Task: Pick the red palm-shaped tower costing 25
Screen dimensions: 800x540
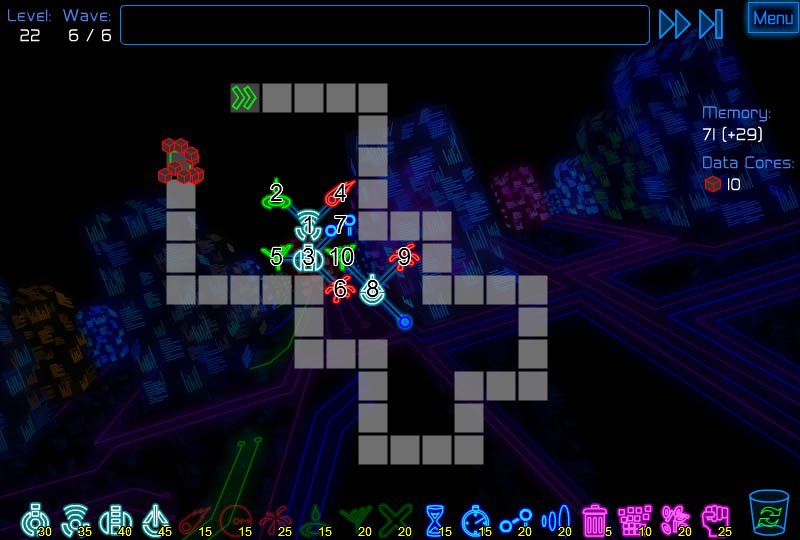Action: coord(273,519)
